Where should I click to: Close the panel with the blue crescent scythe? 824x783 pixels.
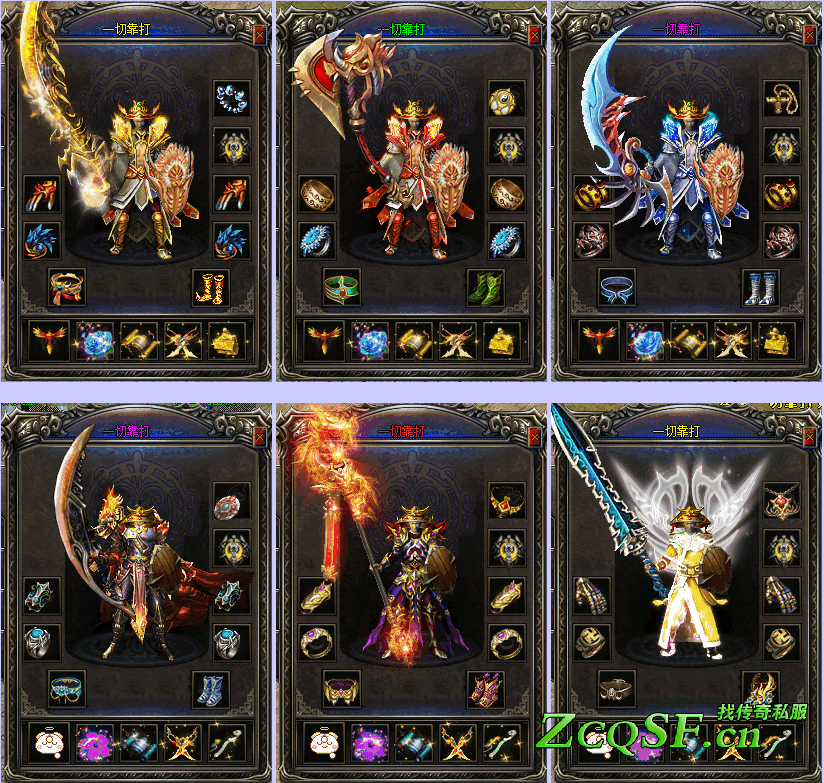point(810,34)
